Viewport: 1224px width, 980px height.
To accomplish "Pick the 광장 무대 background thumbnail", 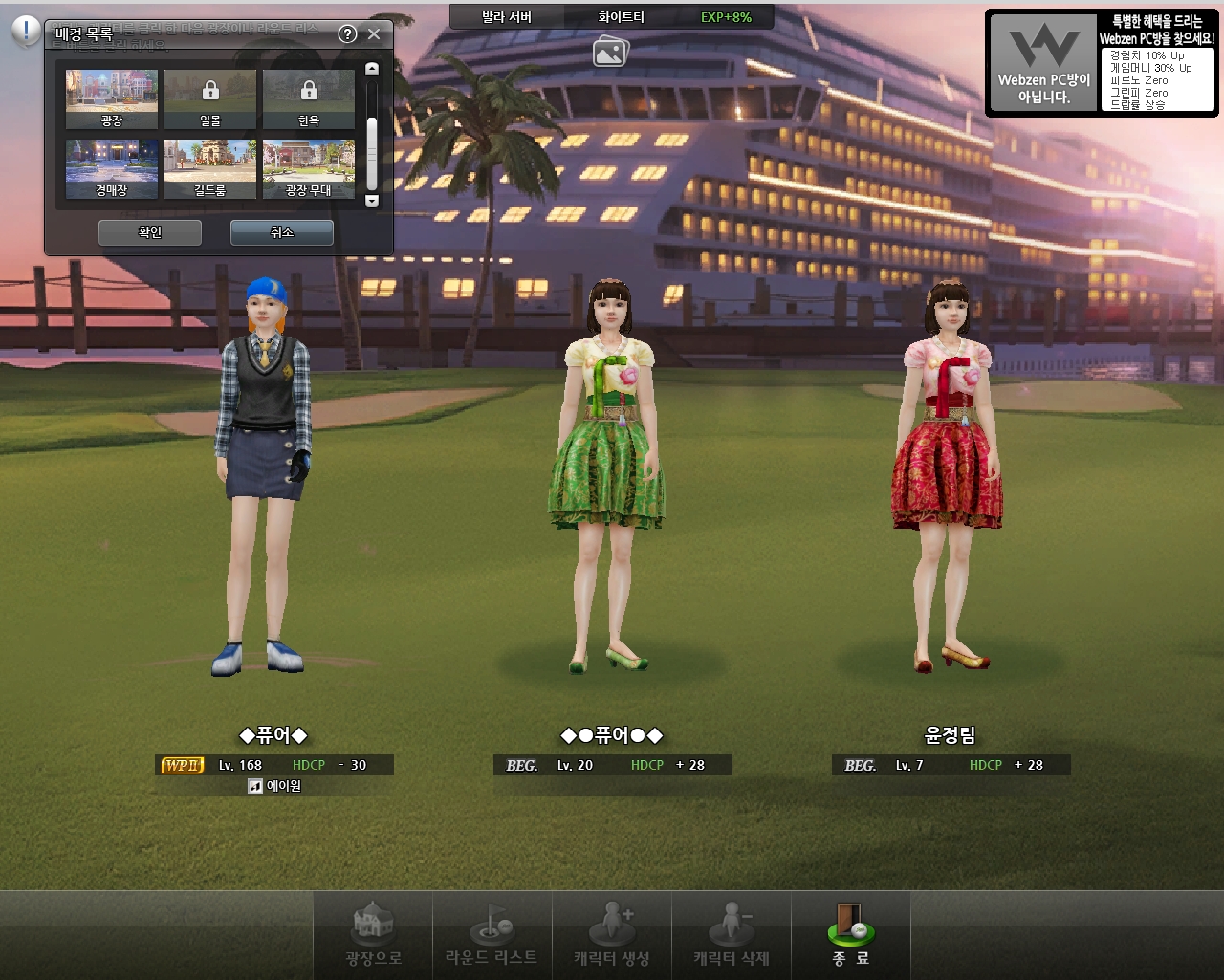I will (309, 168).
